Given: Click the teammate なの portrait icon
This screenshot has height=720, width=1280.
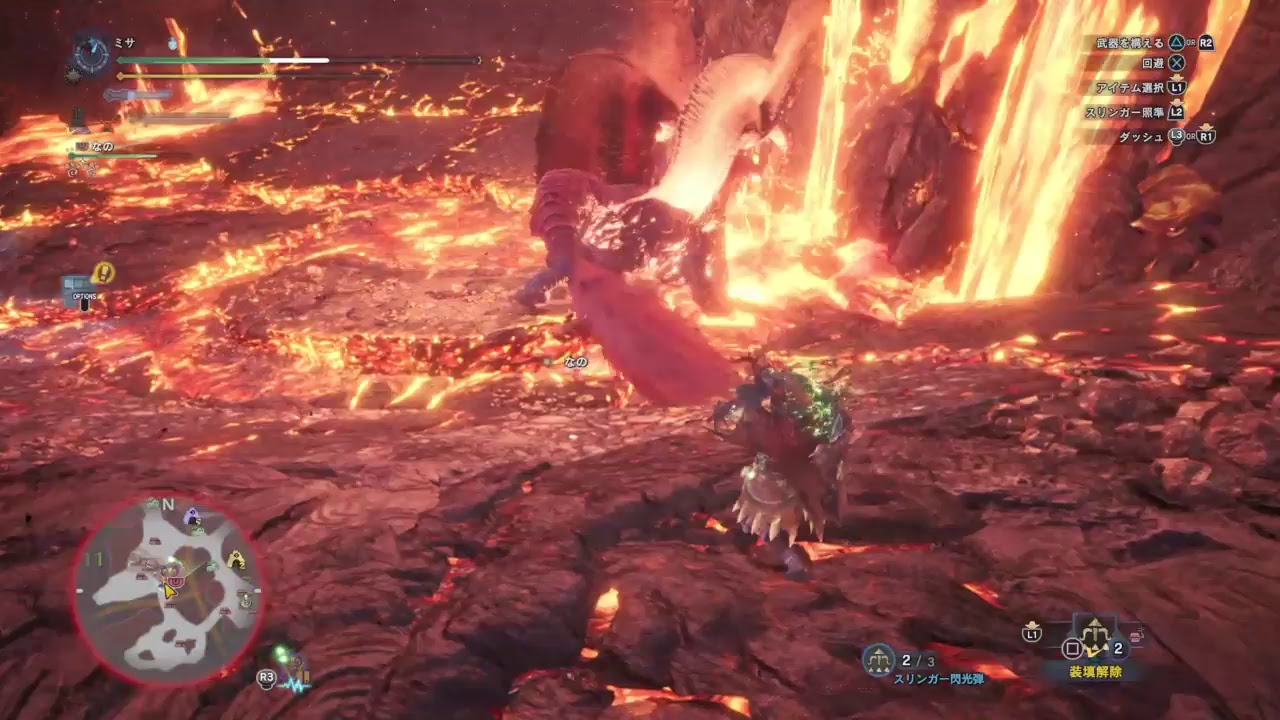Looking at the screenshot, I should 81,146.
